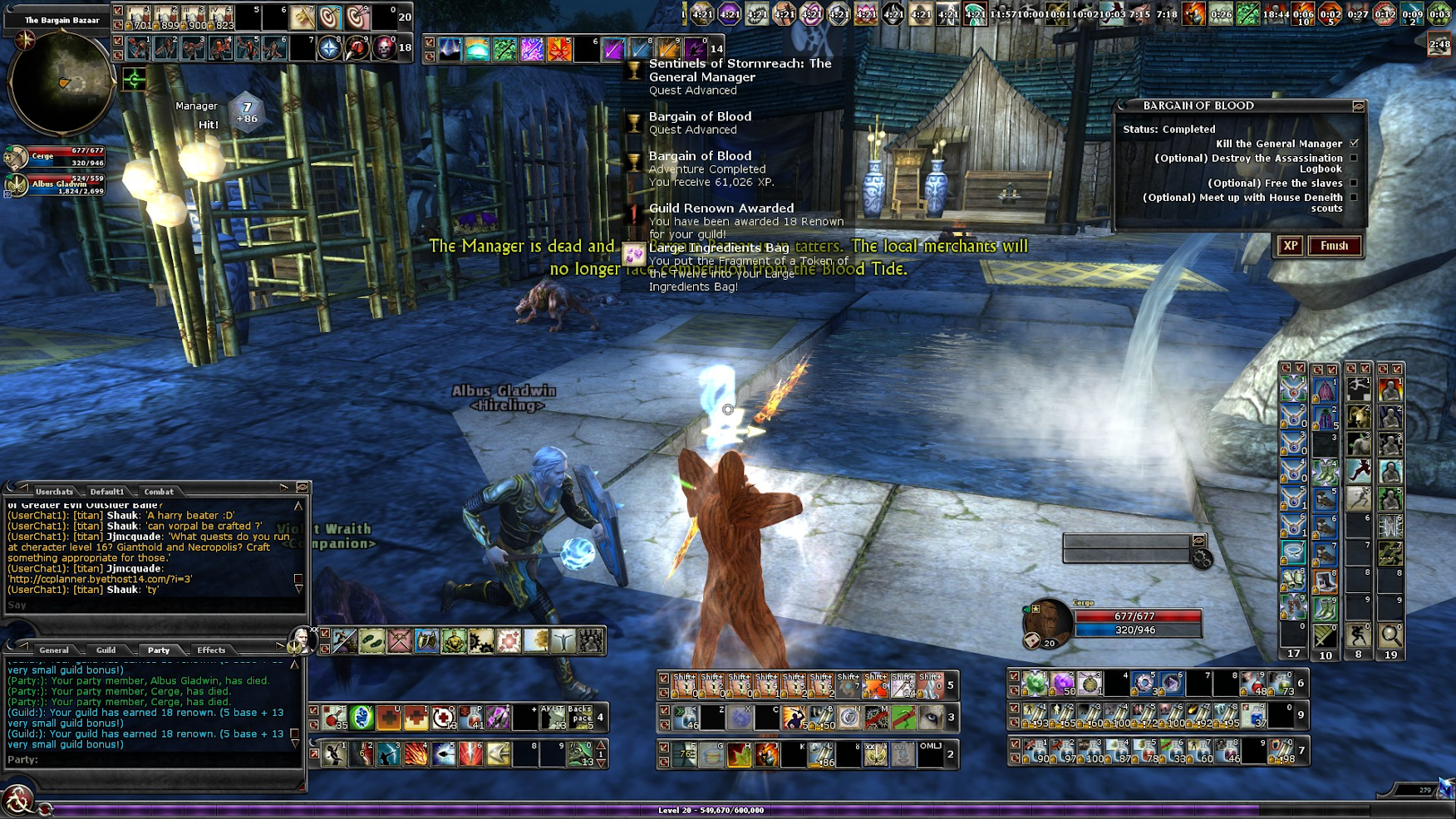Switch to the Combat chat tab
This screenshot has height=819, width=1456.
coord(159,492)
